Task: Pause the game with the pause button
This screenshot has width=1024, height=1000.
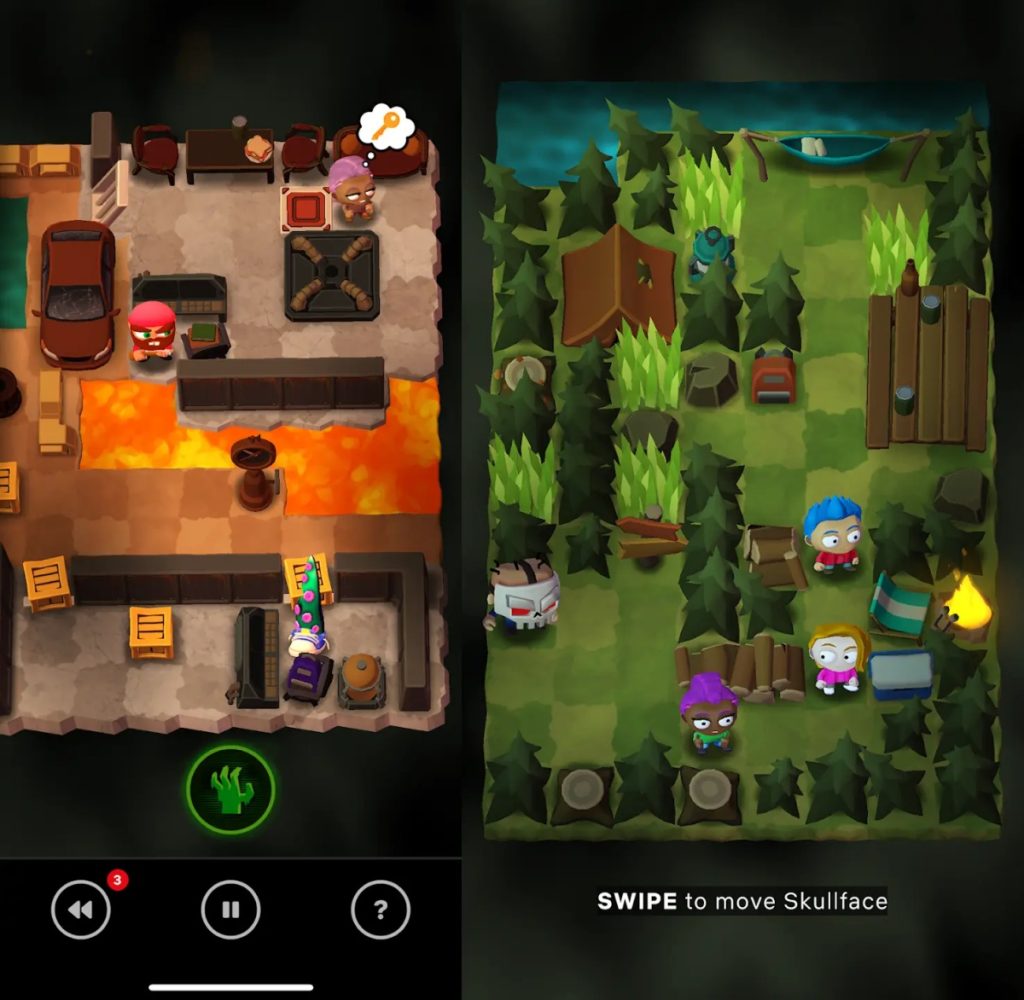Action: coord(231,910)
